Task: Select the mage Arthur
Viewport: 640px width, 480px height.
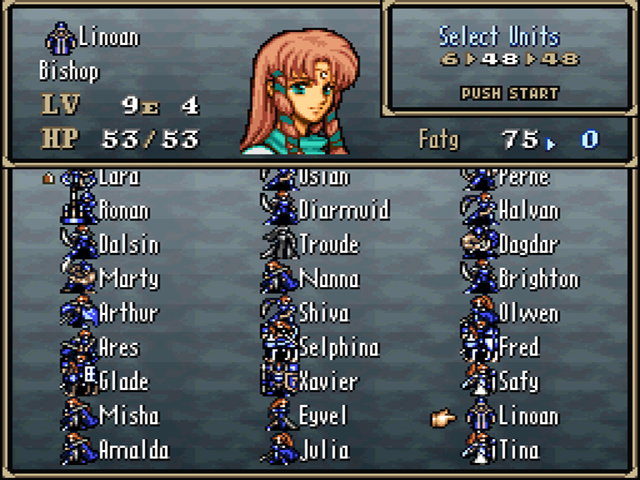Action: tap(128, 313)
